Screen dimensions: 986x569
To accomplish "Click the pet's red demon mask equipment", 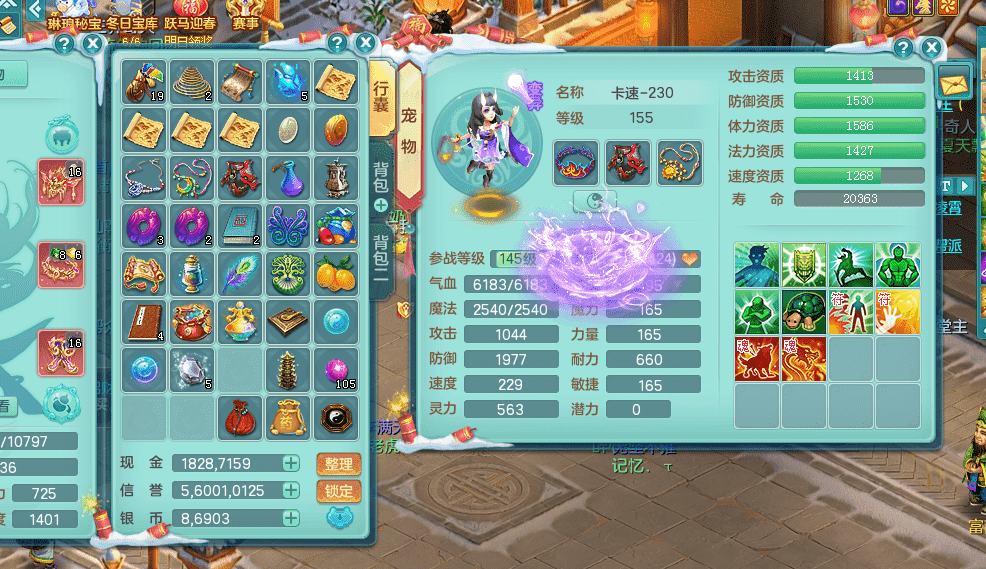I will point(628,162).
